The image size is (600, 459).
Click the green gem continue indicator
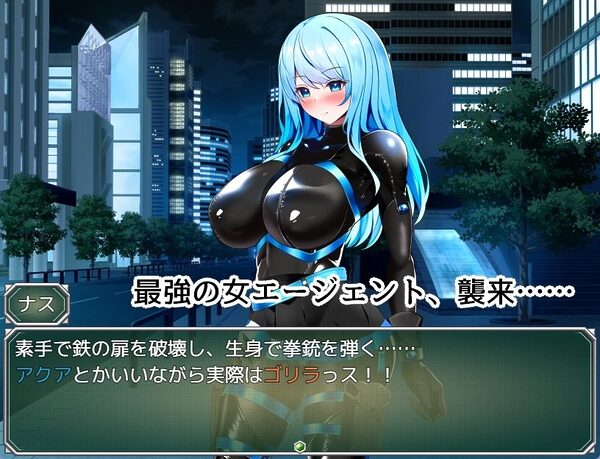pos(299,445)
